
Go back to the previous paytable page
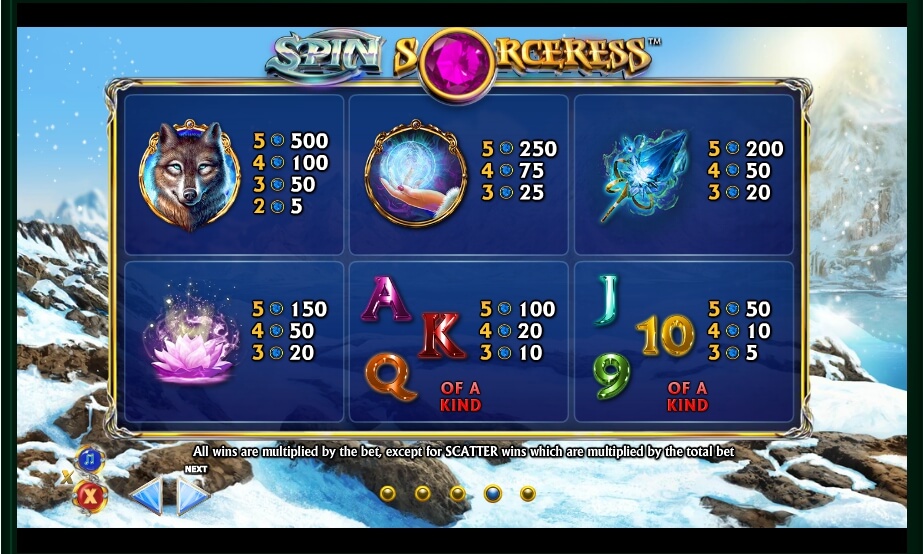[146, 495]
